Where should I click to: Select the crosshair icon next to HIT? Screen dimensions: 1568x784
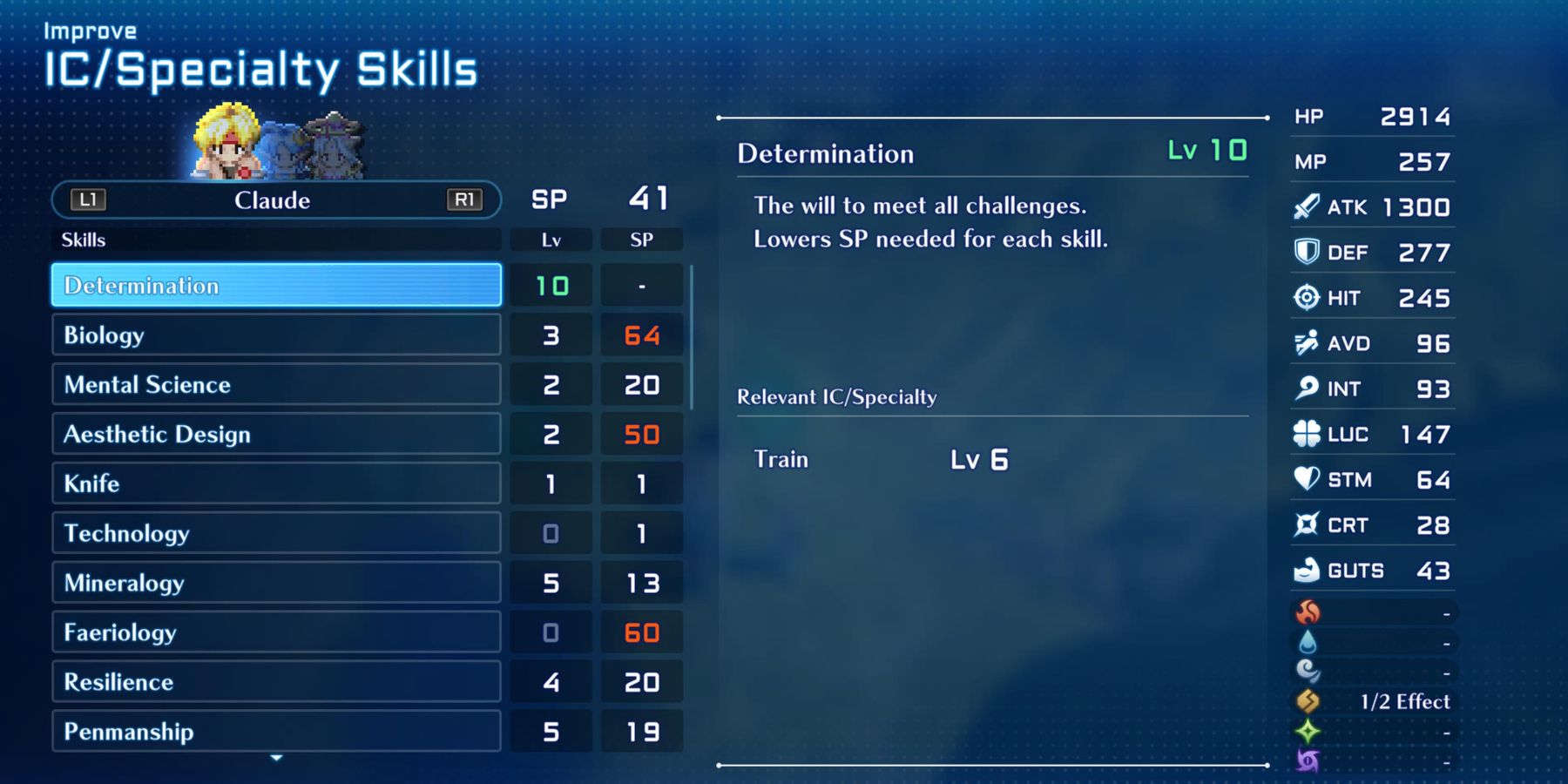1305,297
